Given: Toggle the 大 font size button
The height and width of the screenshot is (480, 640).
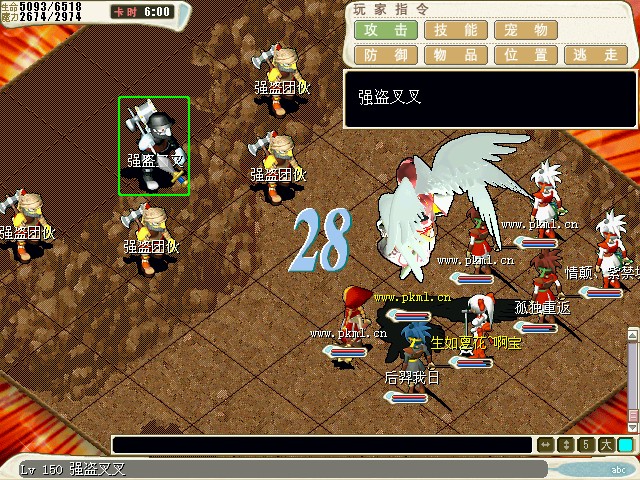Looking at the screenshot, I should click(x=606, y=445).
